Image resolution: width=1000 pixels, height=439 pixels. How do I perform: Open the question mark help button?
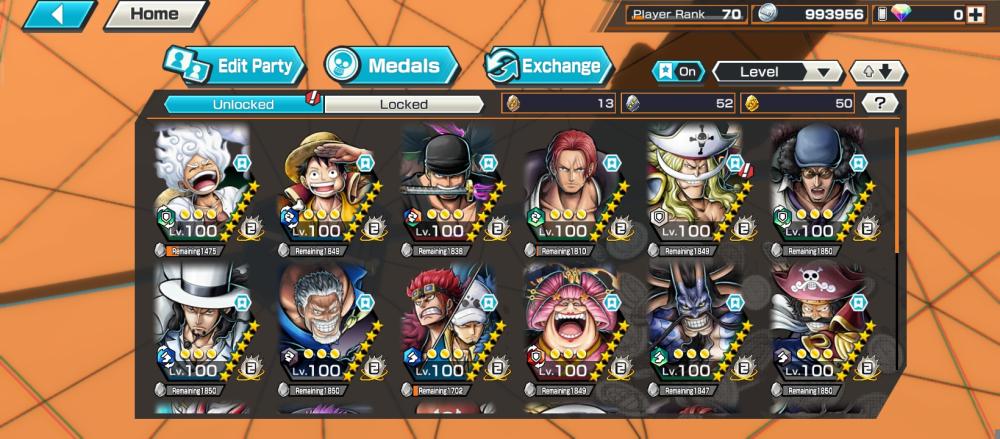(879, 103)
